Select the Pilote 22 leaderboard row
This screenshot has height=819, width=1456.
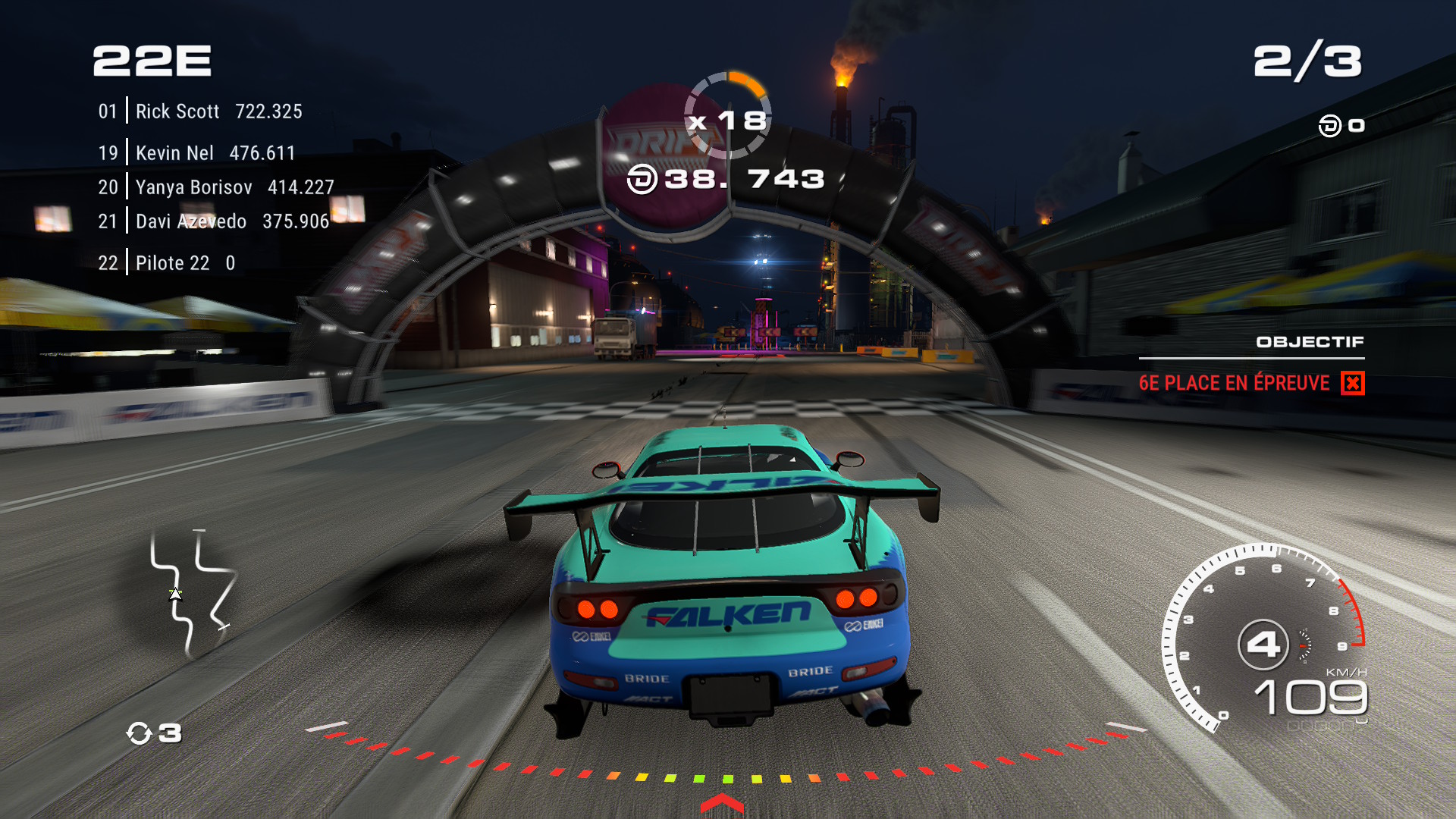pos(167,263)
